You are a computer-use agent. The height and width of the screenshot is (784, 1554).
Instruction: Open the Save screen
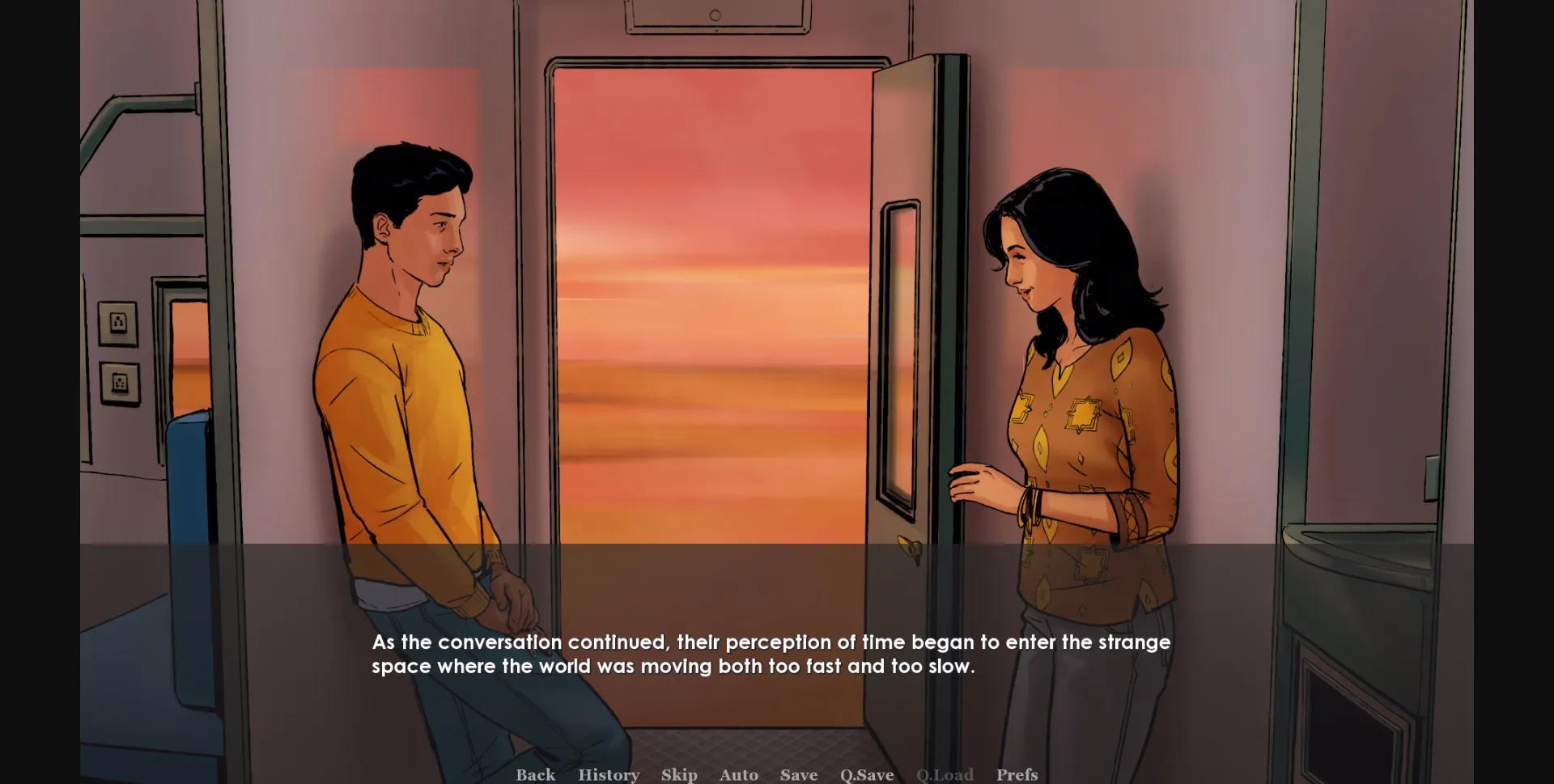pyautogui.click(x=798, y=774)
